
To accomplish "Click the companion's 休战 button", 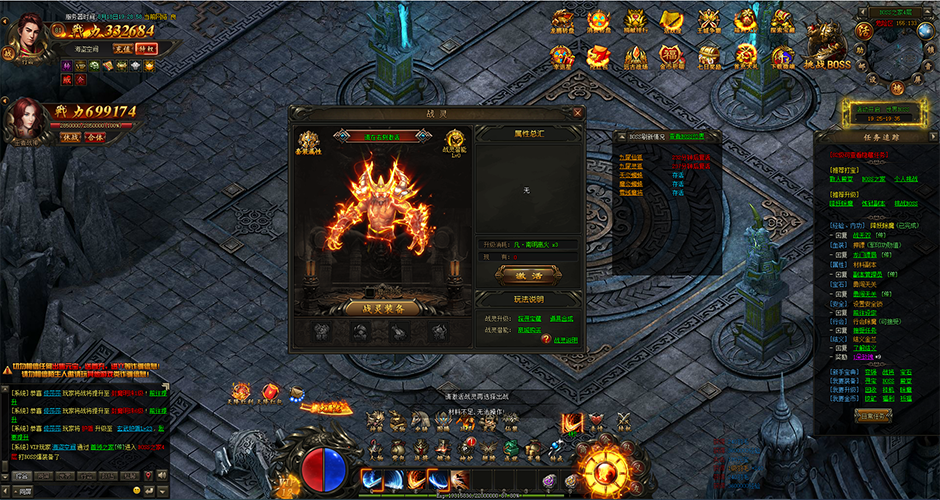I will pyautogui.click(x=71, y=138).
